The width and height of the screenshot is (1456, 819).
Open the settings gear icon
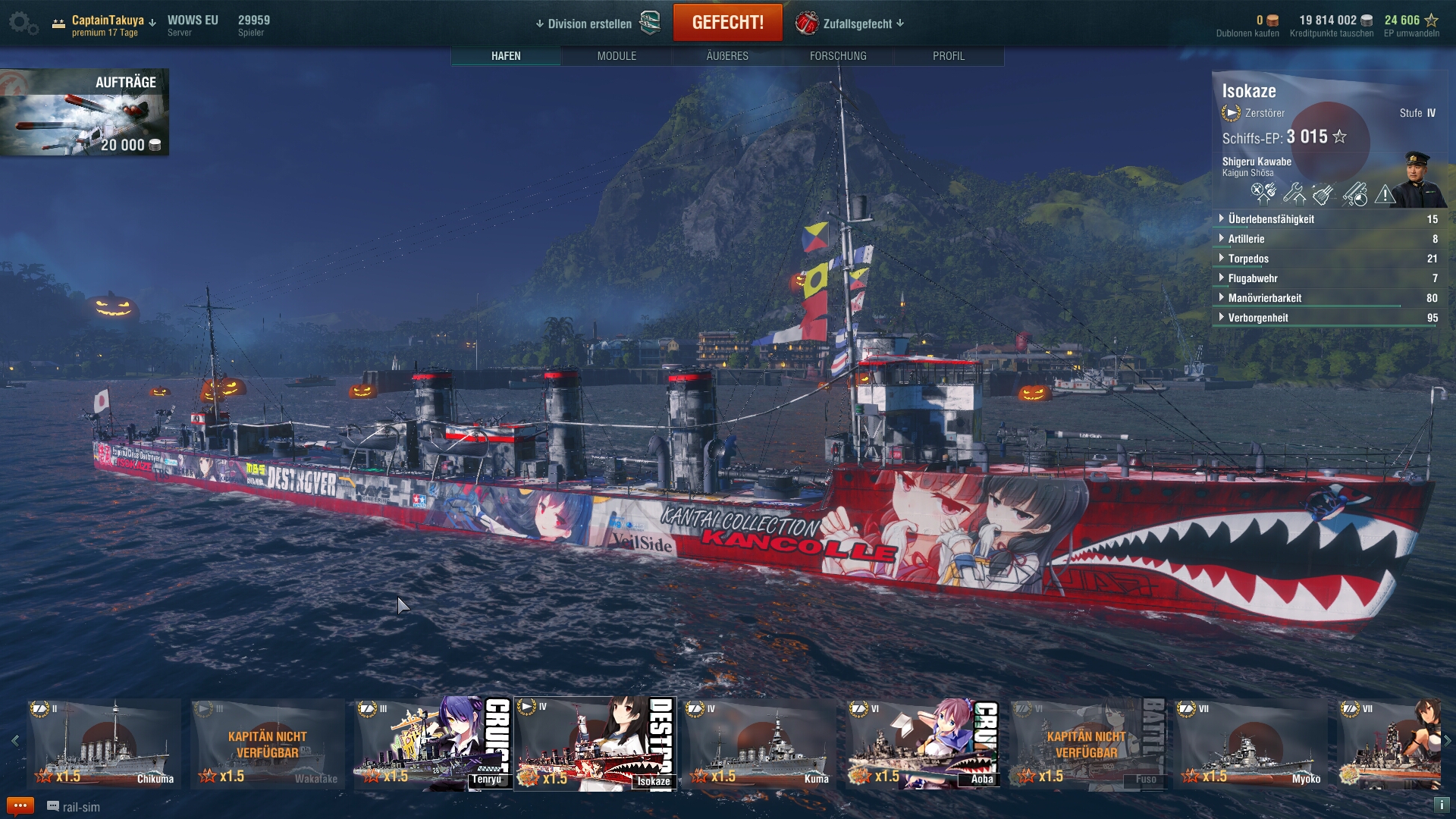tap(22, 23)
